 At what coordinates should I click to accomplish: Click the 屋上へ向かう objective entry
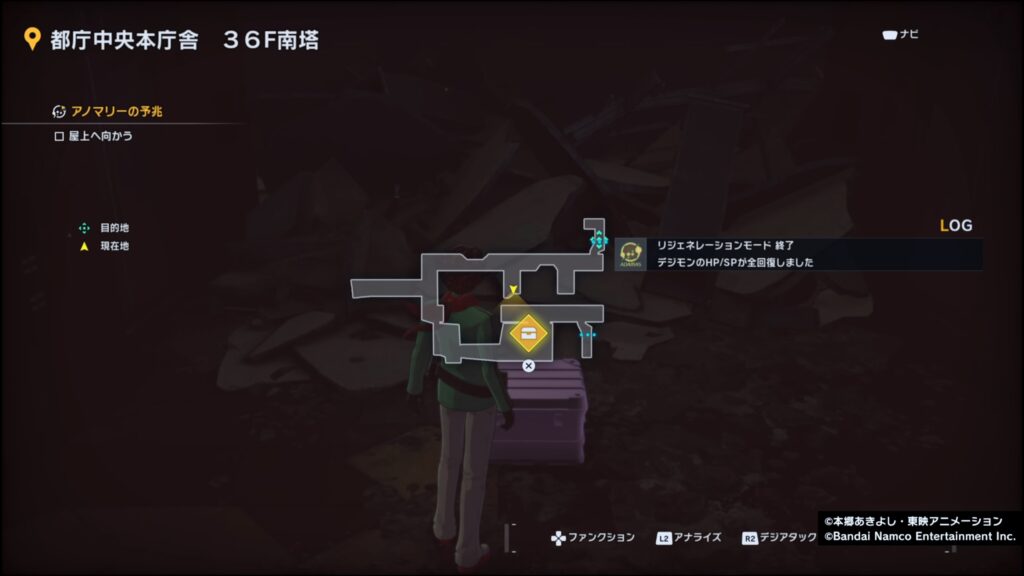click(100, 136)
